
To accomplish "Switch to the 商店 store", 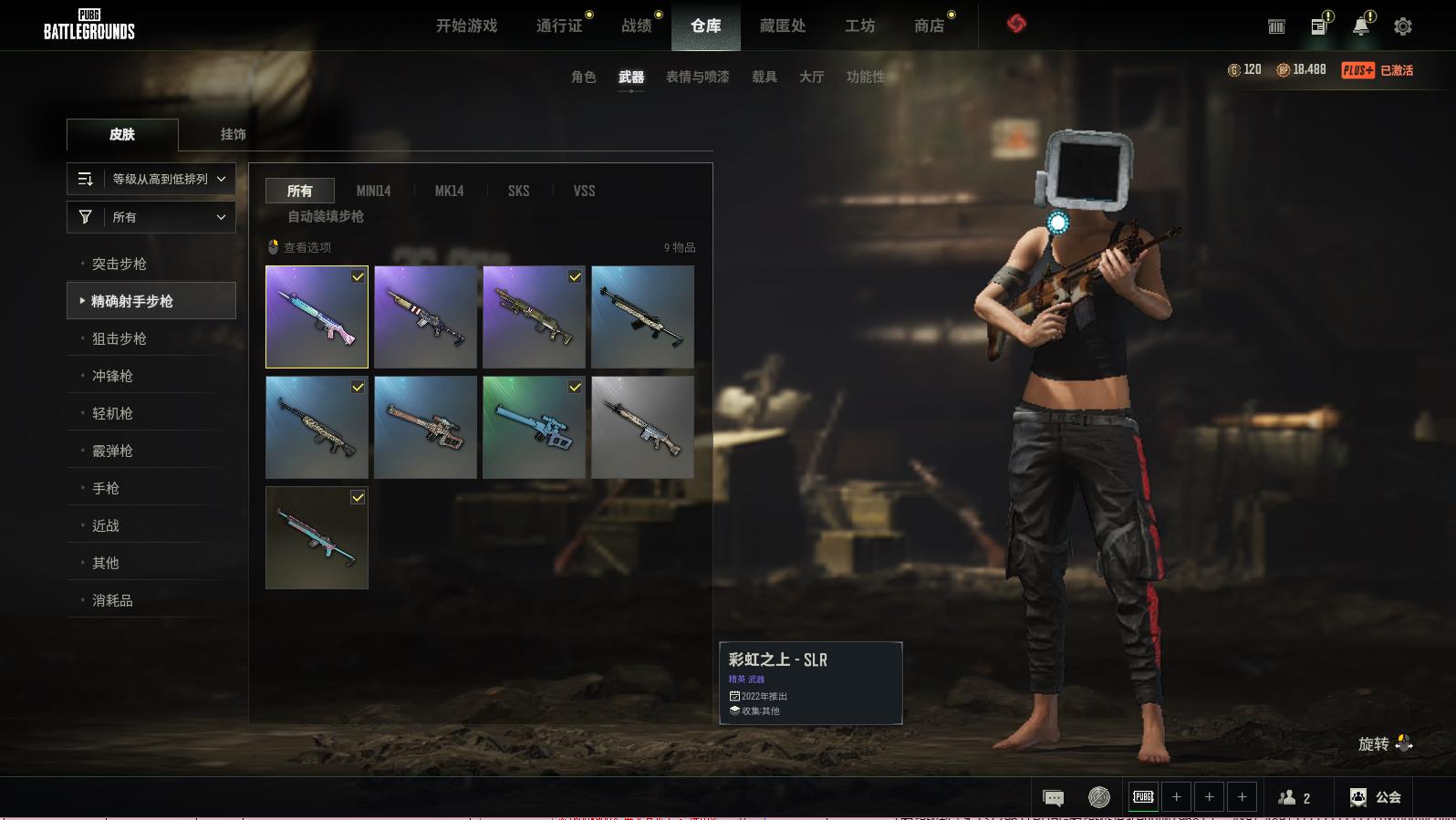I will pos(929,26).
